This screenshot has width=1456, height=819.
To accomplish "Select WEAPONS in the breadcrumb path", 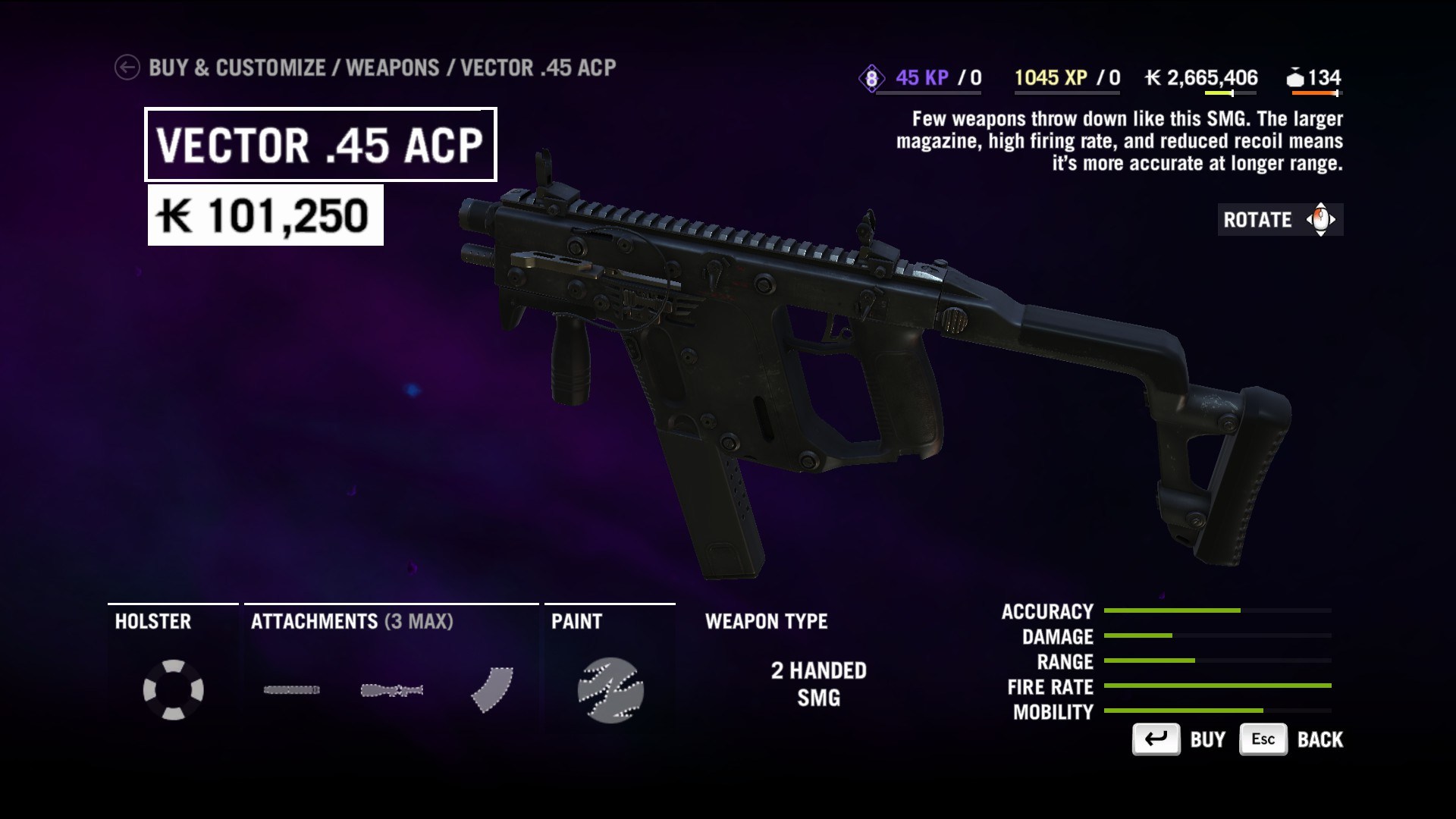I will 396,67.
